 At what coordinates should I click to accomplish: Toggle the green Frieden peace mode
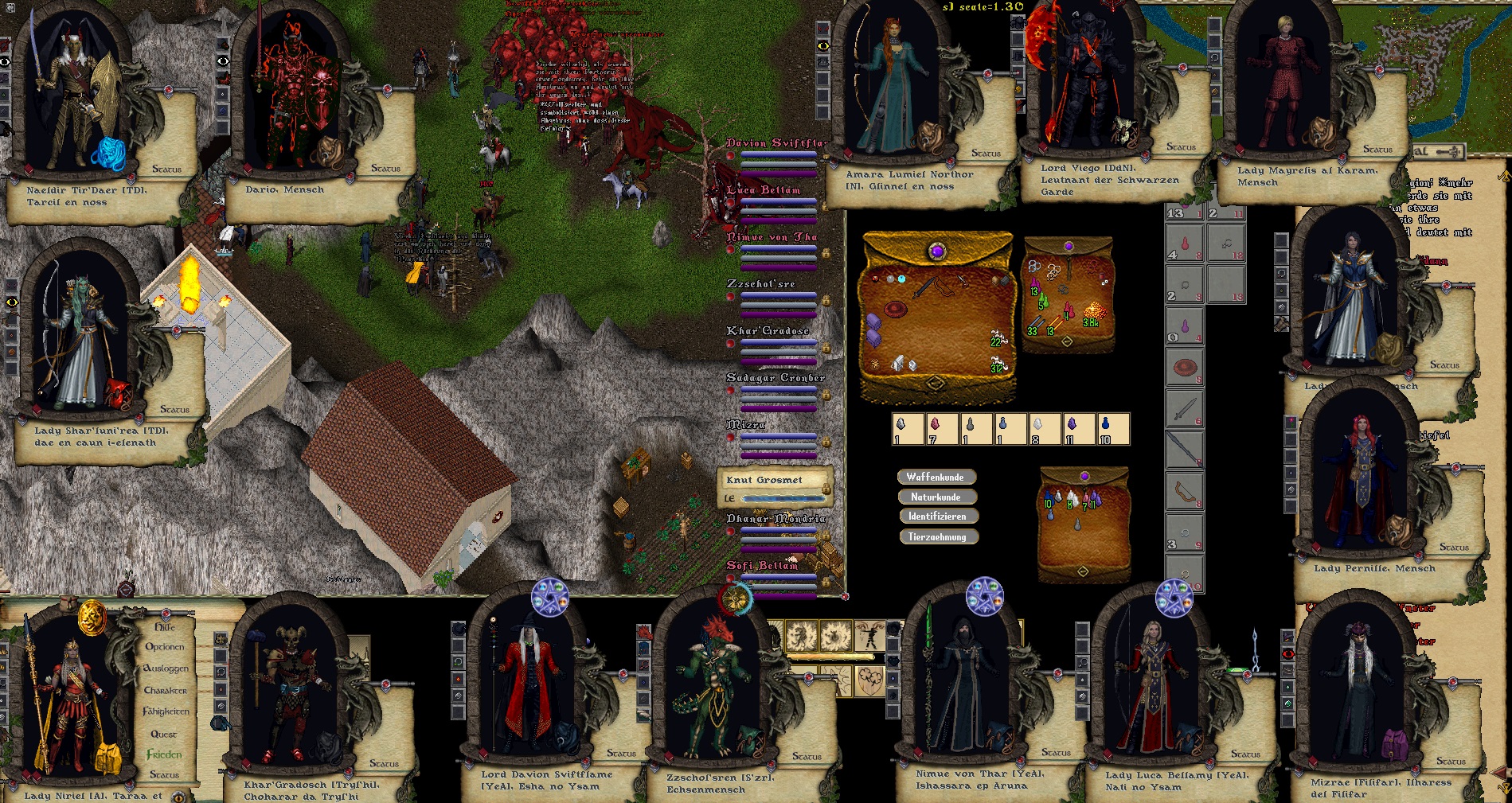(x=164, y=754)
